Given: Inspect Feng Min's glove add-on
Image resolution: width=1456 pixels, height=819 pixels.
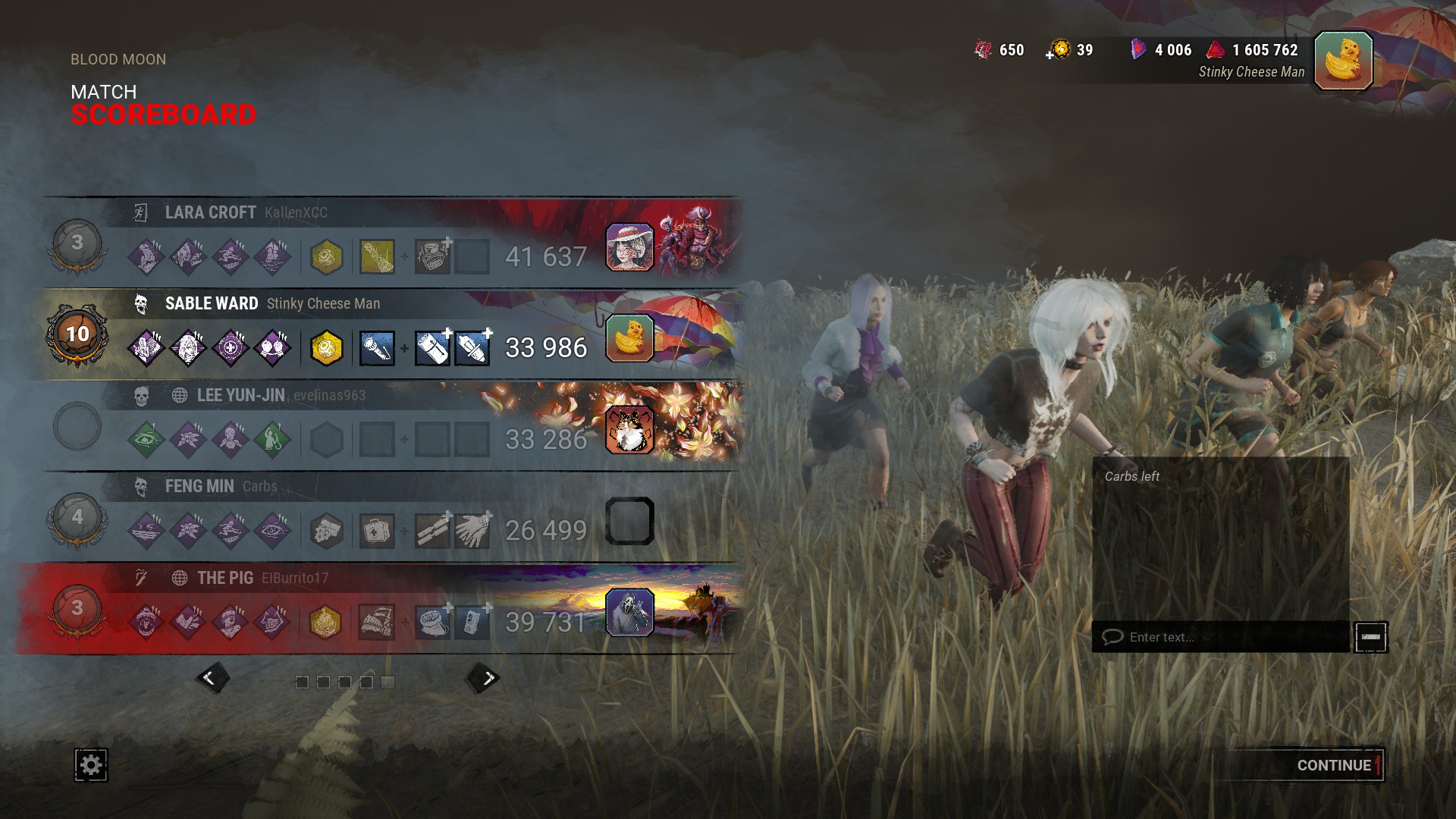Looking at the screenshot, I should point(472,531).
